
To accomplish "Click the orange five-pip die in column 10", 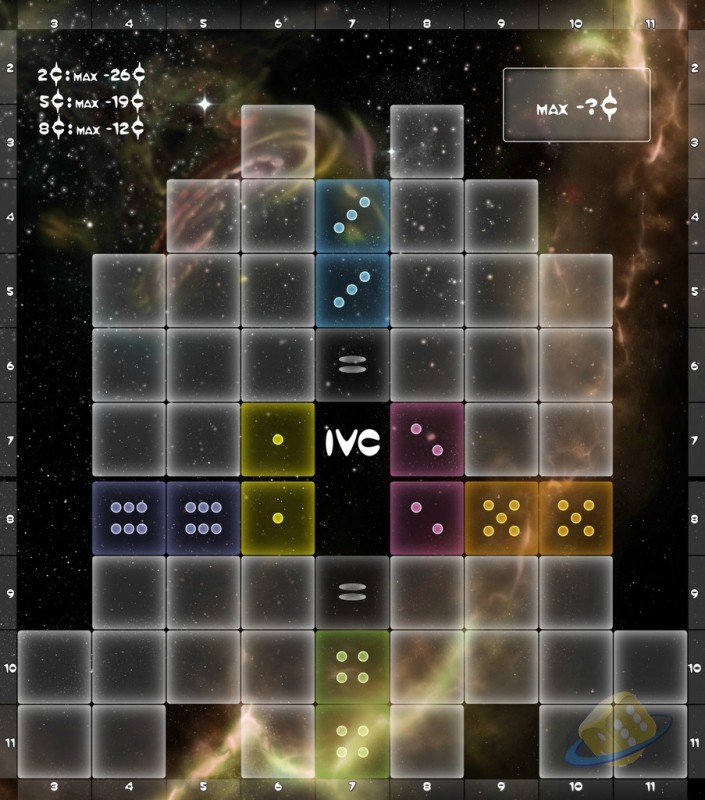I will [576, 517].
